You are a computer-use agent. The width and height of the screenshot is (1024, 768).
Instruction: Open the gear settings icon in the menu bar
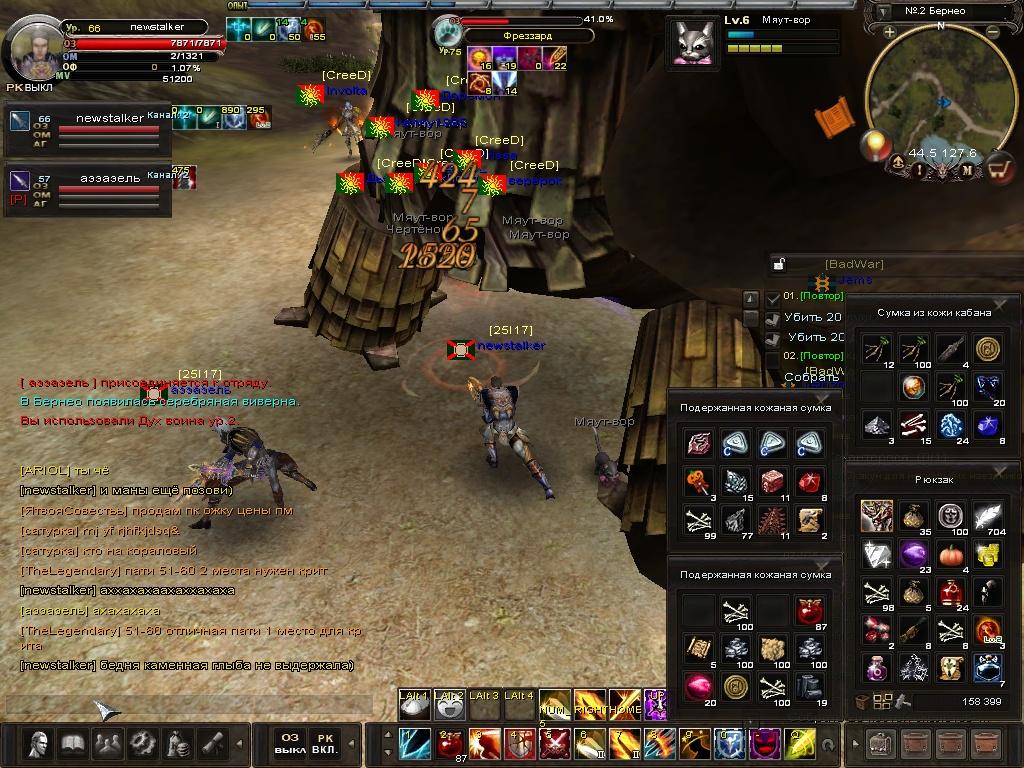click(x=142, y=743)
